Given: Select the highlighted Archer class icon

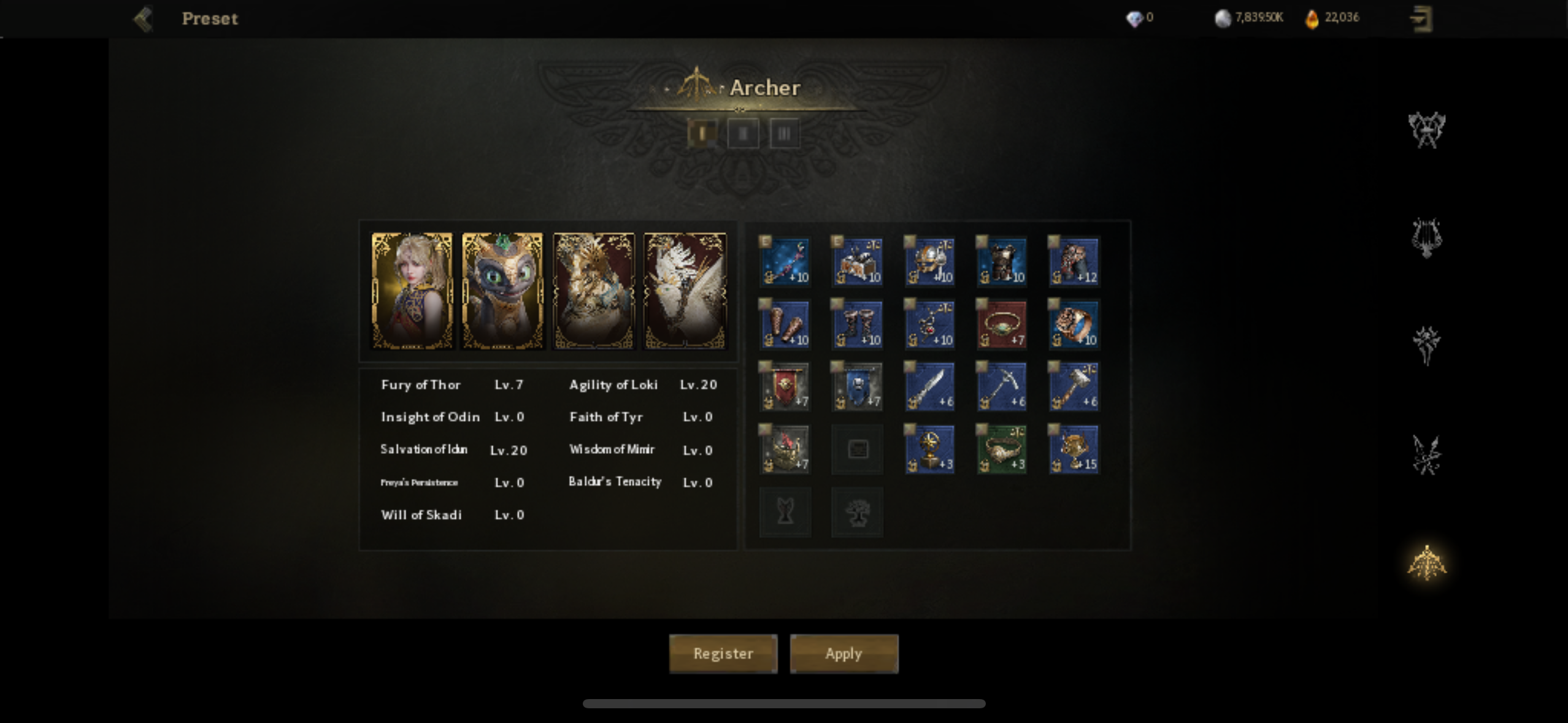Looking at the screenshot, I should coord(1426,563).
